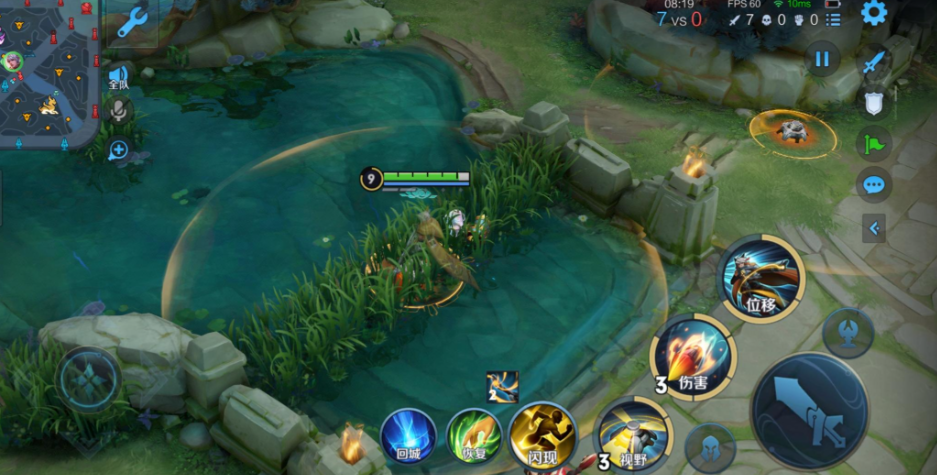Send the green flag gather signal
This screenshot has width=937, height=475.
873,144
